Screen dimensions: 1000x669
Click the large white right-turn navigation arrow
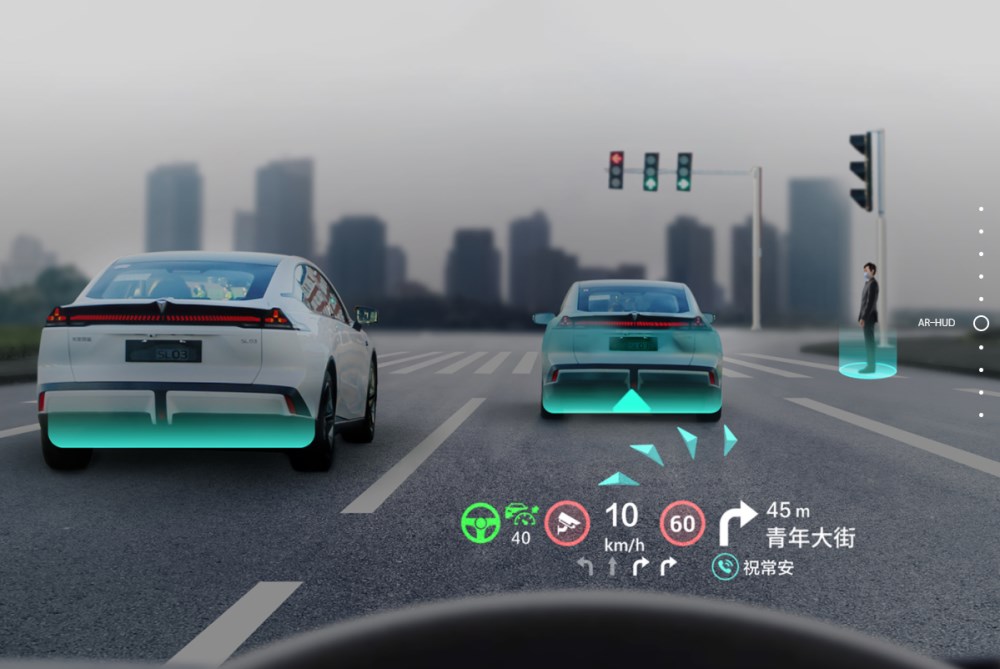click(738, 523)
